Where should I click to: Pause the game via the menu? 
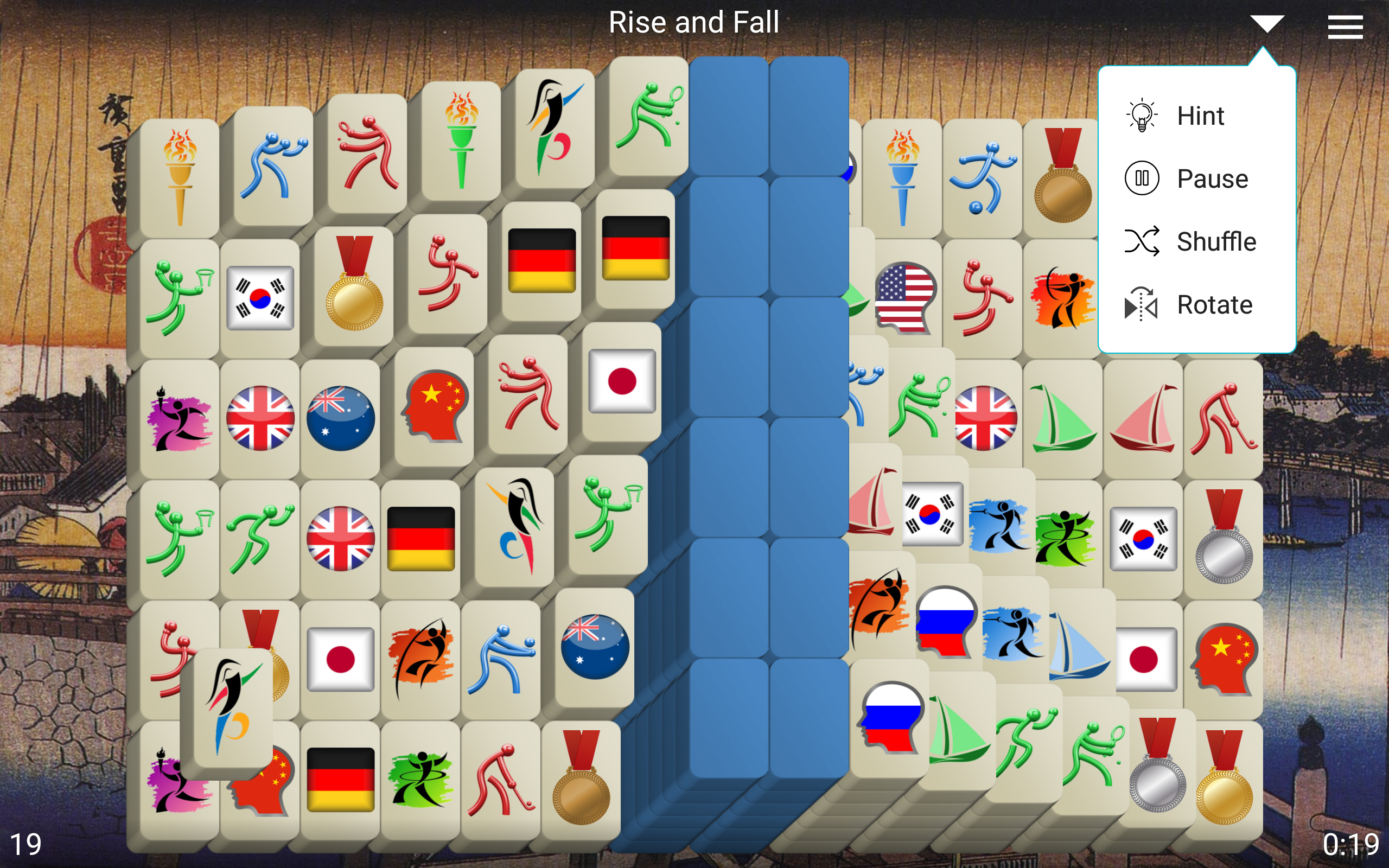point(1213,178)
